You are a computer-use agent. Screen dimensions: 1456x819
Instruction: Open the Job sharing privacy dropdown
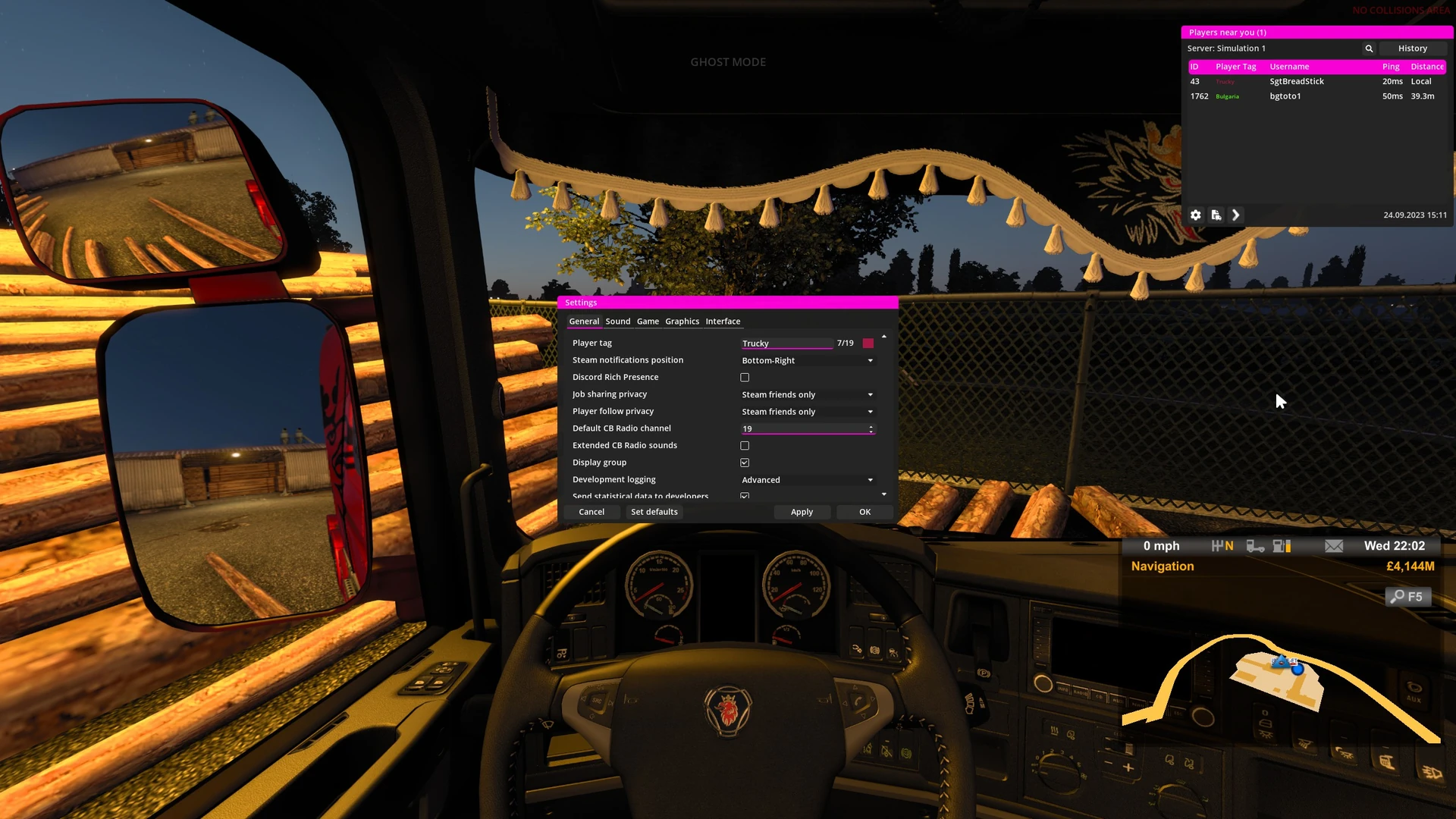point(807,395)
